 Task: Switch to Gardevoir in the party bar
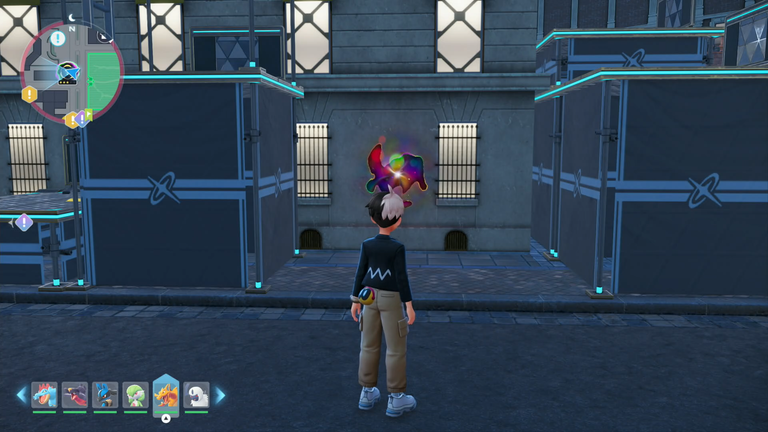(135, 395)
